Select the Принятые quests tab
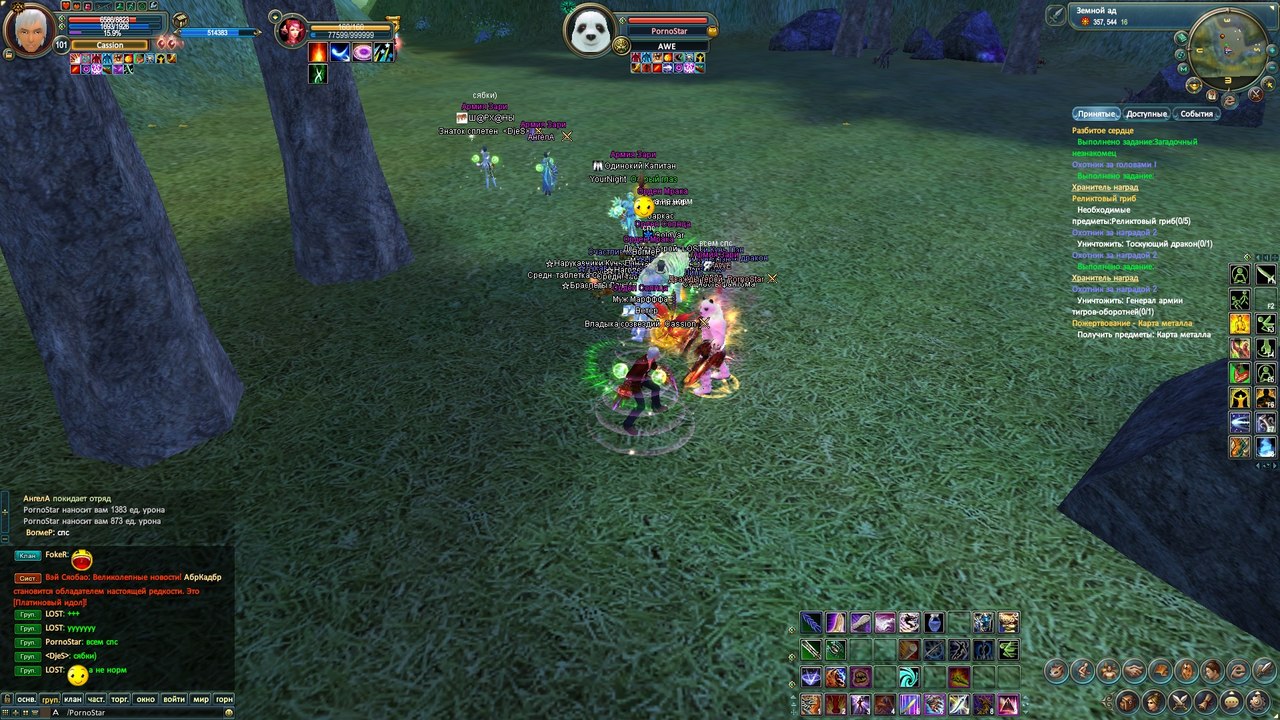This screenshot has height=720, width=1280. point(1096,114)
